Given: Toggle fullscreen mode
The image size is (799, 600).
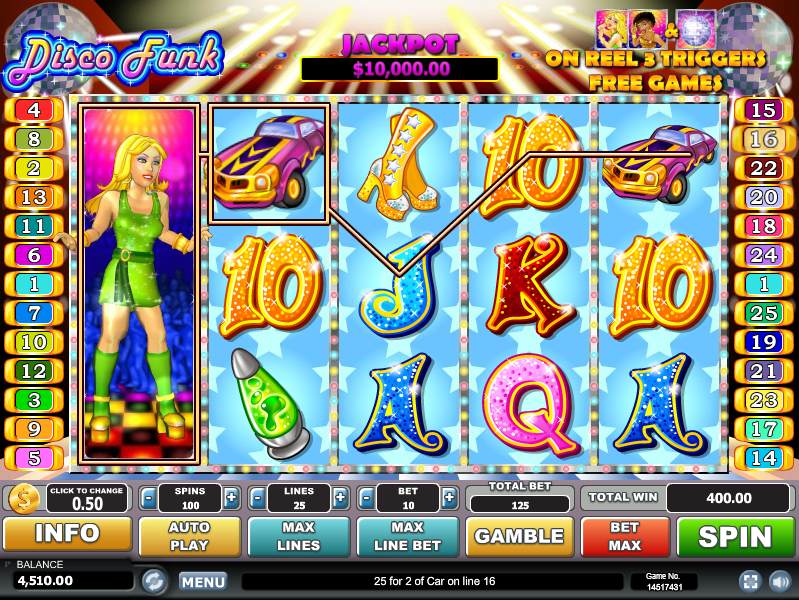Looking at the screenshot, I should point(749,580).
